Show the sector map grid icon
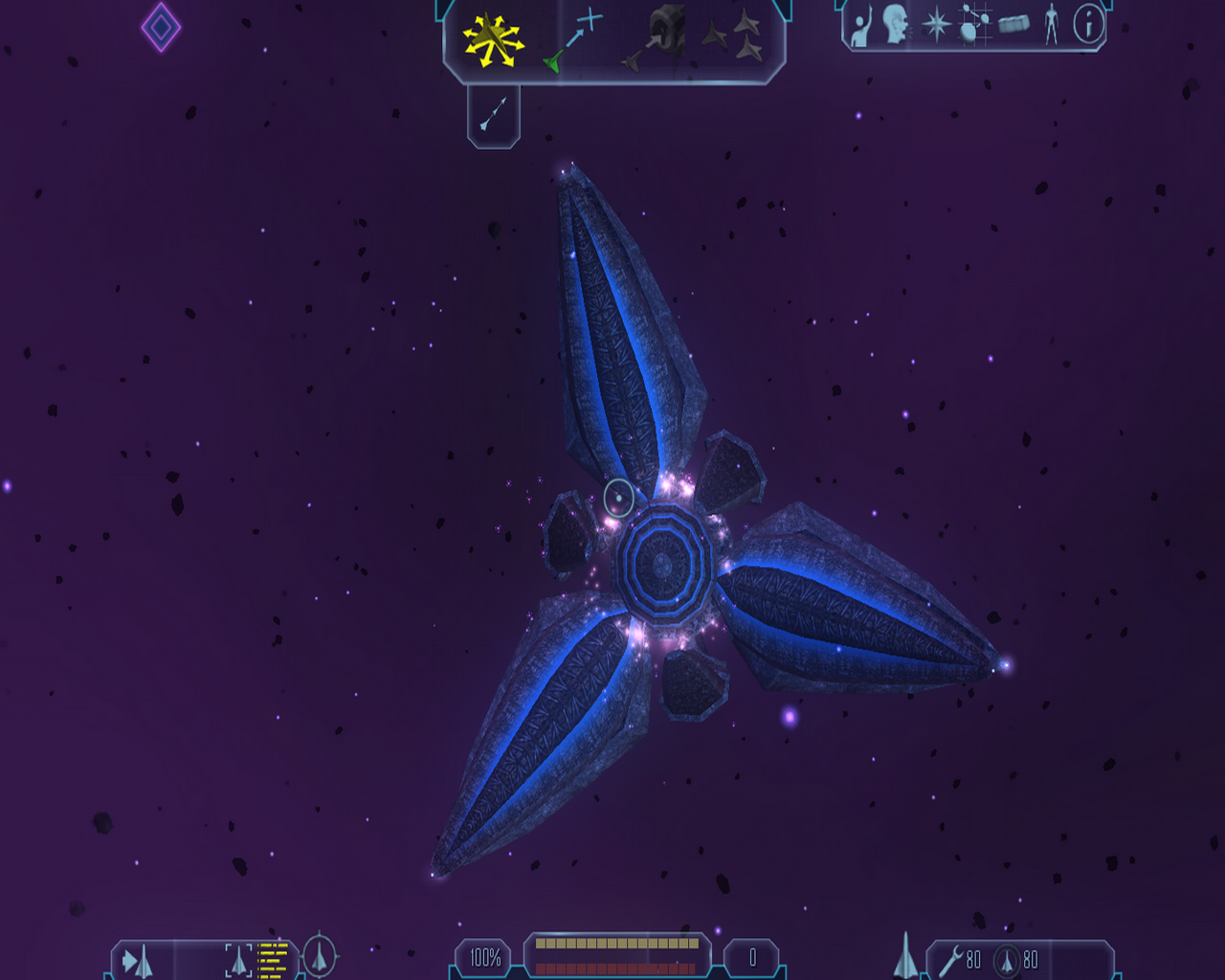Image resolution: width=1225 pixels, height=980 pixels. 974,25
